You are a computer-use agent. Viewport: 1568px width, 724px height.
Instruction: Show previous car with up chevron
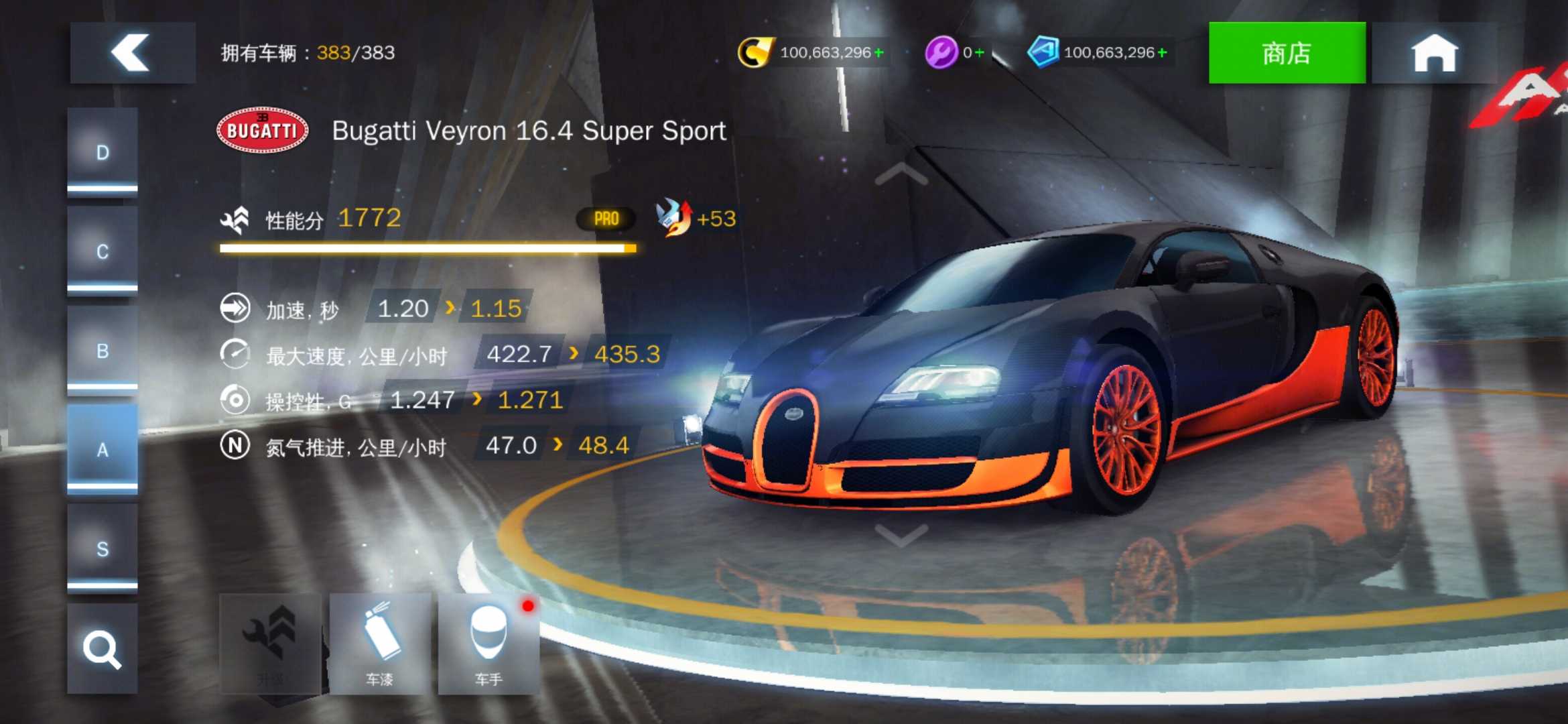point(901,174)
